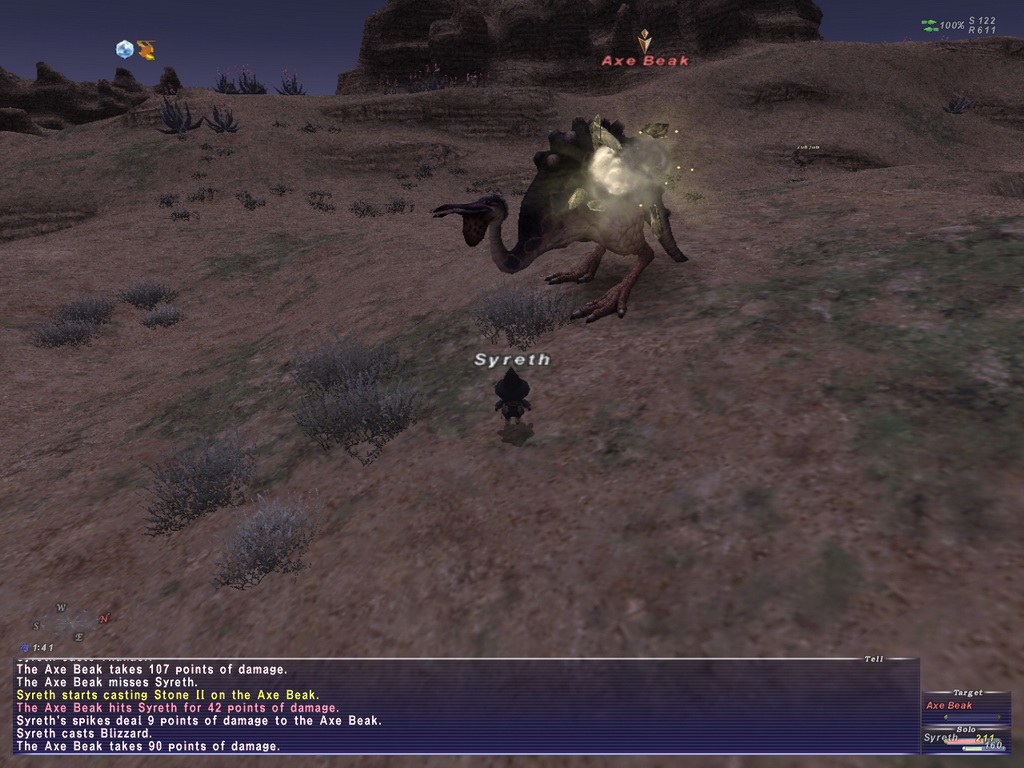Choose Syreth in the Solo party window
Image resolution: width=1024 pixels, height=768 pixels.
coord(941,738)
